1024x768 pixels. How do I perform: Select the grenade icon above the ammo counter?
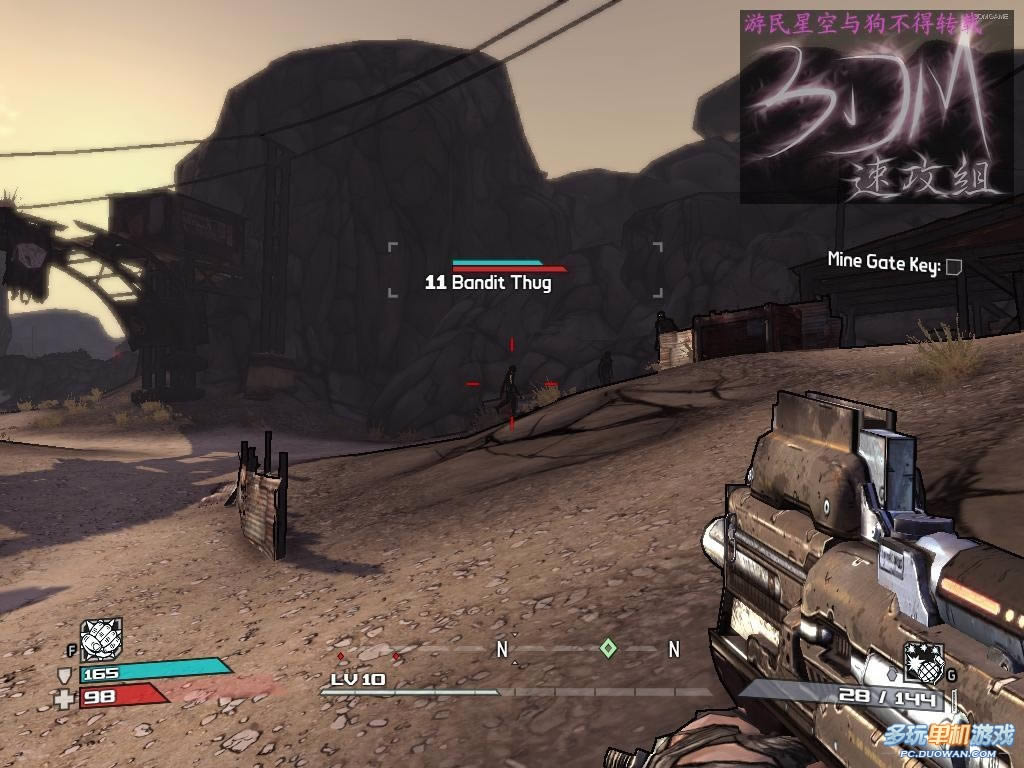[923, 661]
